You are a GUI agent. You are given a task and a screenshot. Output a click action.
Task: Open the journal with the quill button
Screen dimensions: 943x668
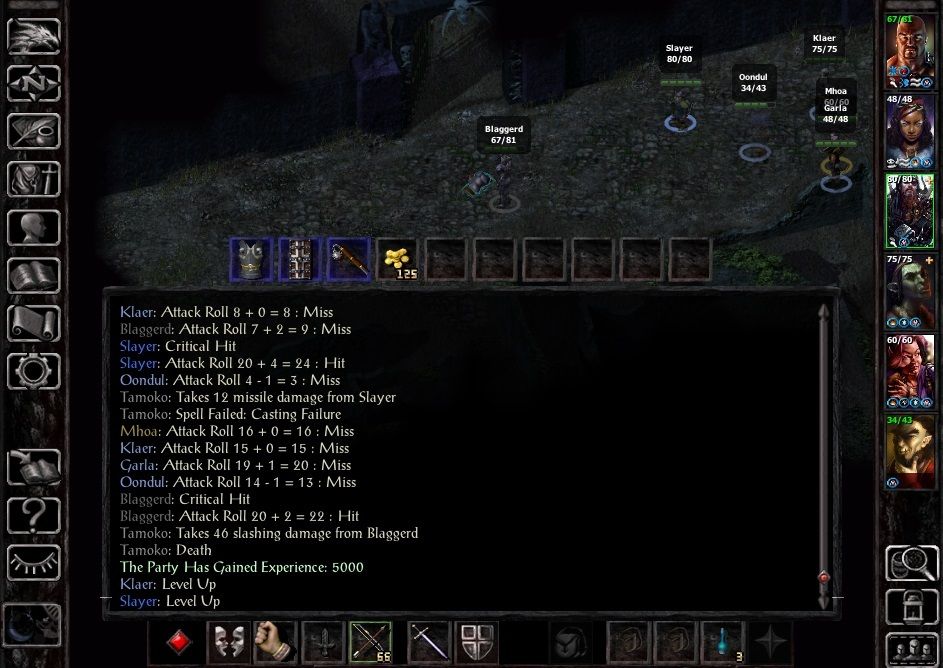coord(34,131)
